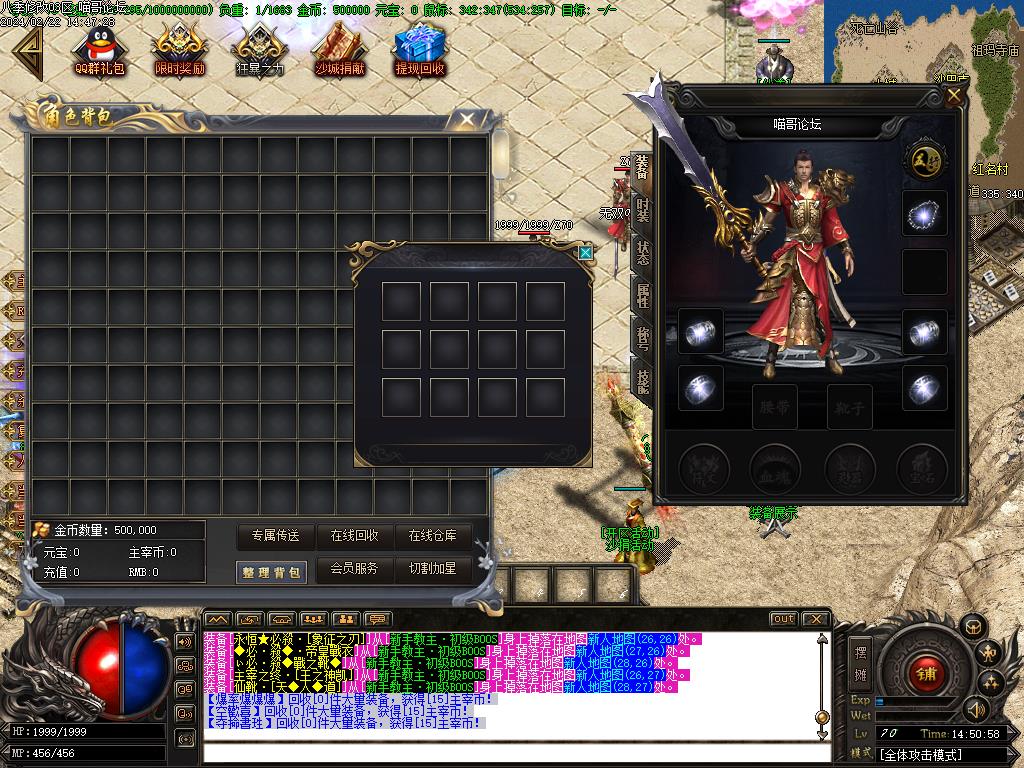Click the 切割加星 button
Screen dimensions: 1024x768
click(433, 569)
